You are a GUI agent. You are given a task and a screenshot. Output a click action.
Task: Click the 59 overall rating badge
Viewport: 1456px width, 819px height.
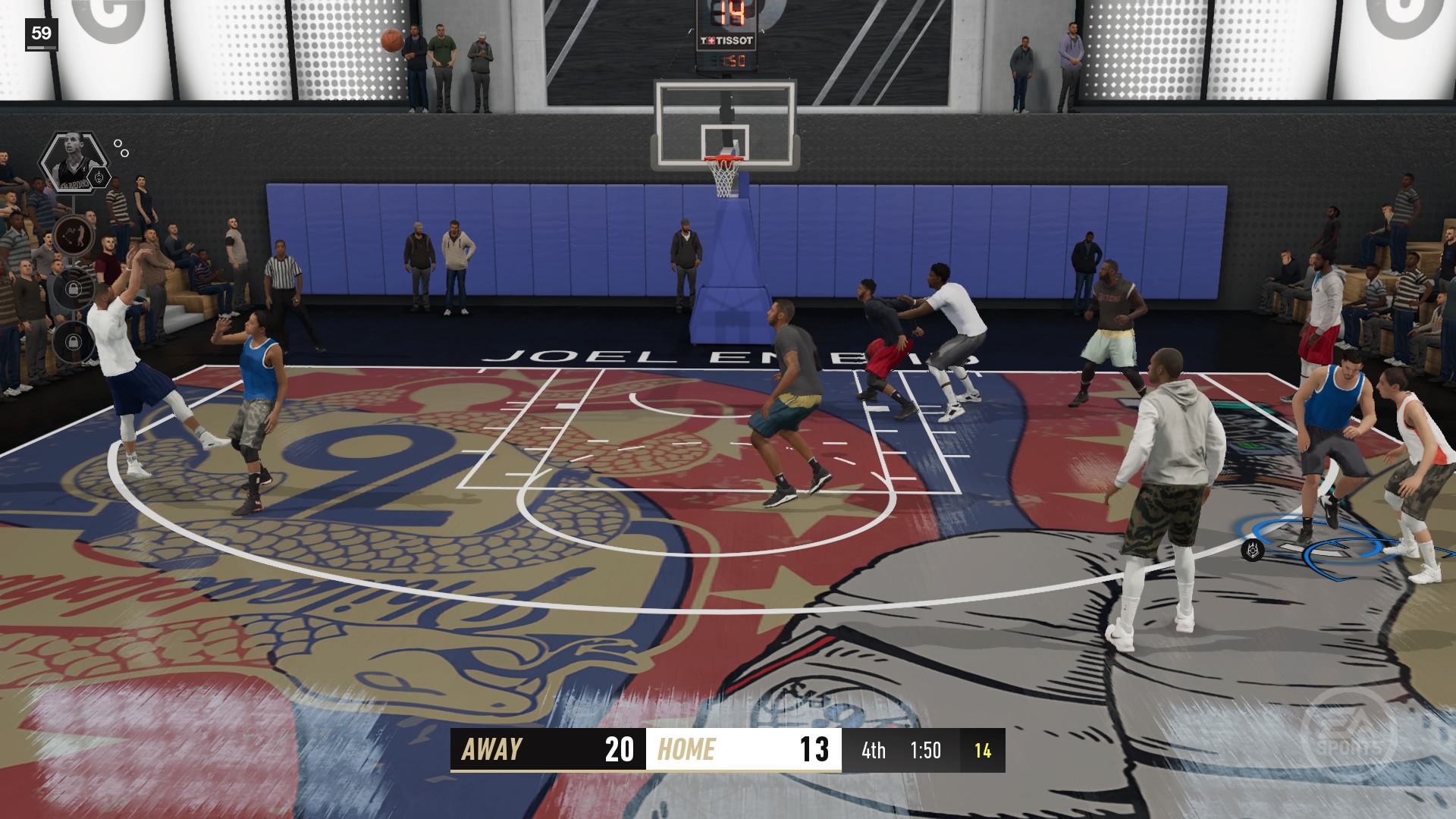42,33
